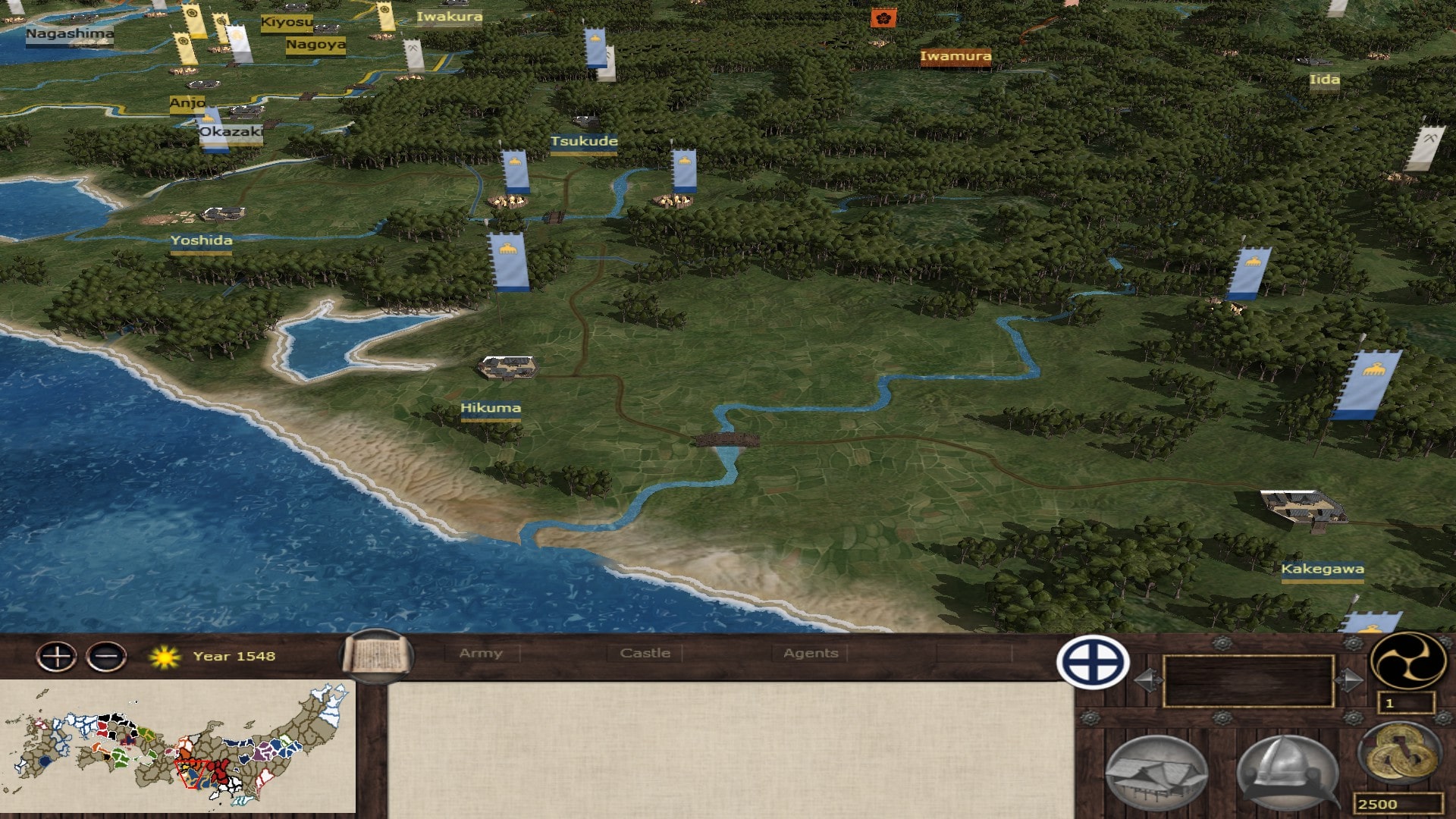Switch to the Castle tab
This screenshot has width=1456, height=819.
(645, 653)
